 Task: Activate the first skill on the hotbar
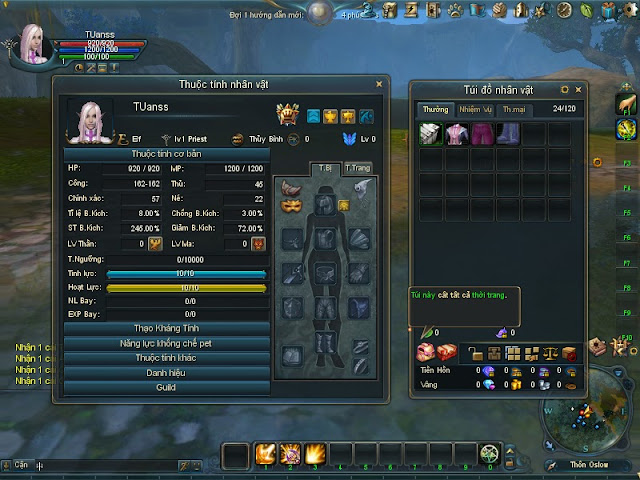point(265,455)
